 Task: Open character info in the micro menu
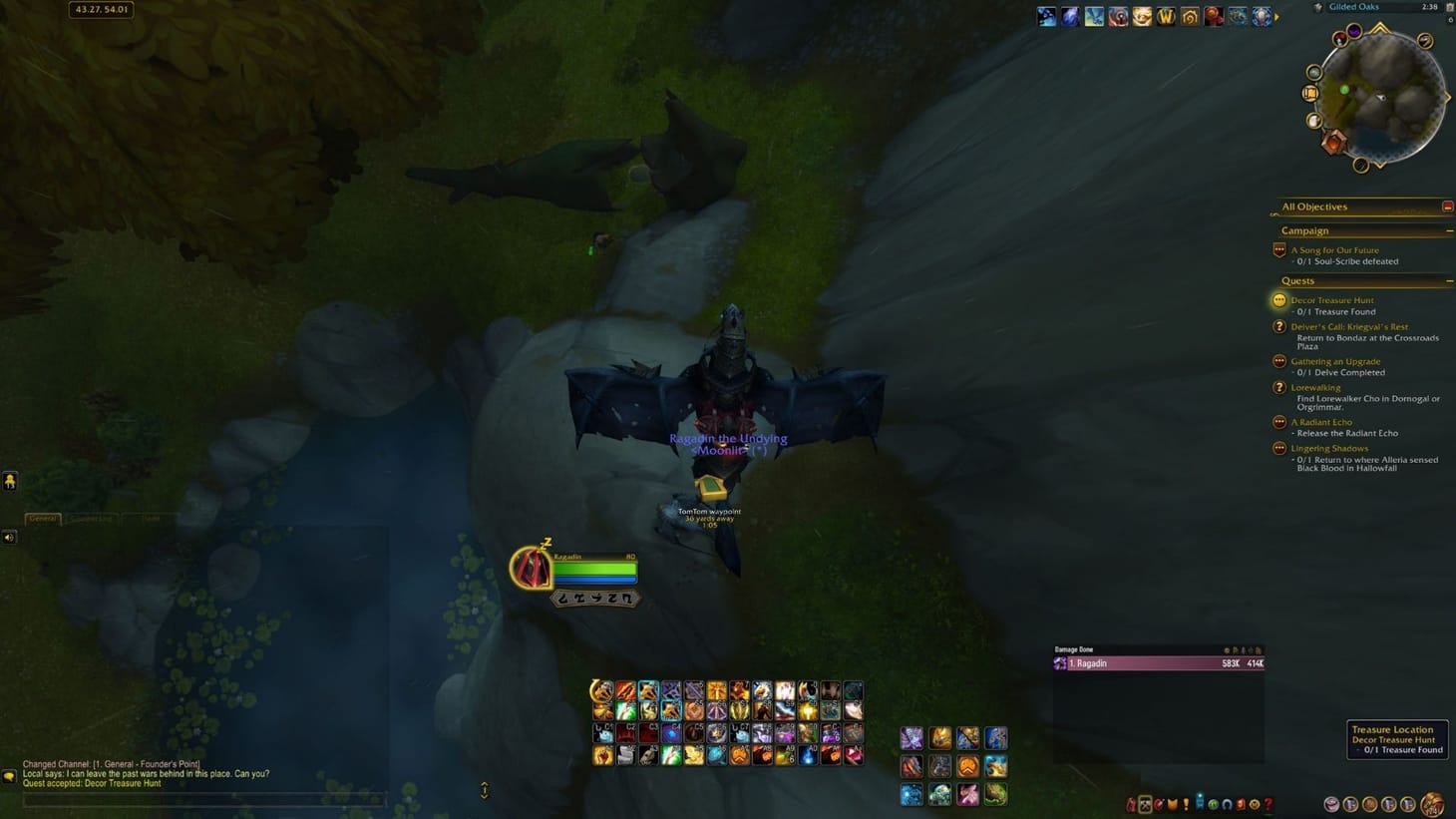(x=1129, y=804)
